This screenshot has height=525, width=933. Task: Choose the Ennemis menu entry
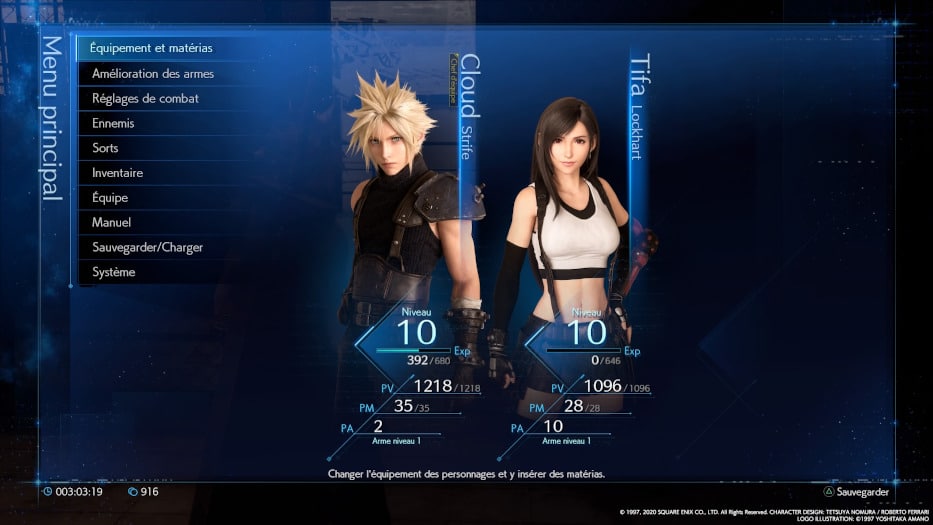click(113, 123)
